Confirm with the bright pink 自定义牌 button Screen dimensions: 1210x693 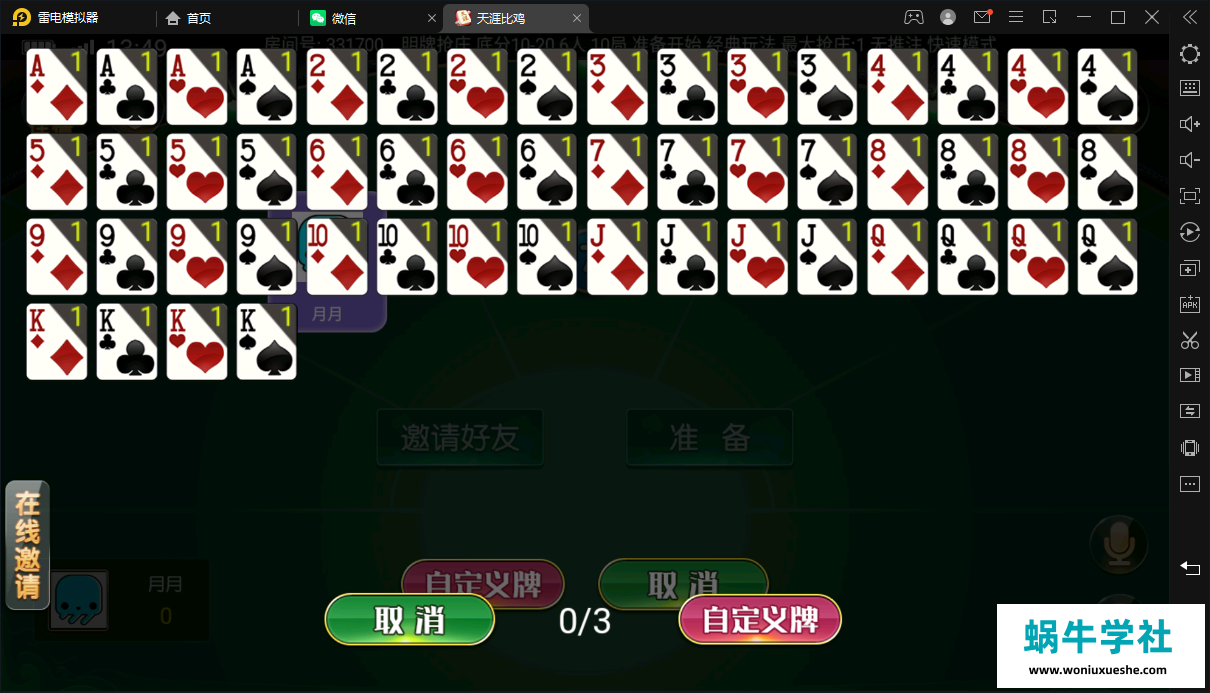pos(760,620)
